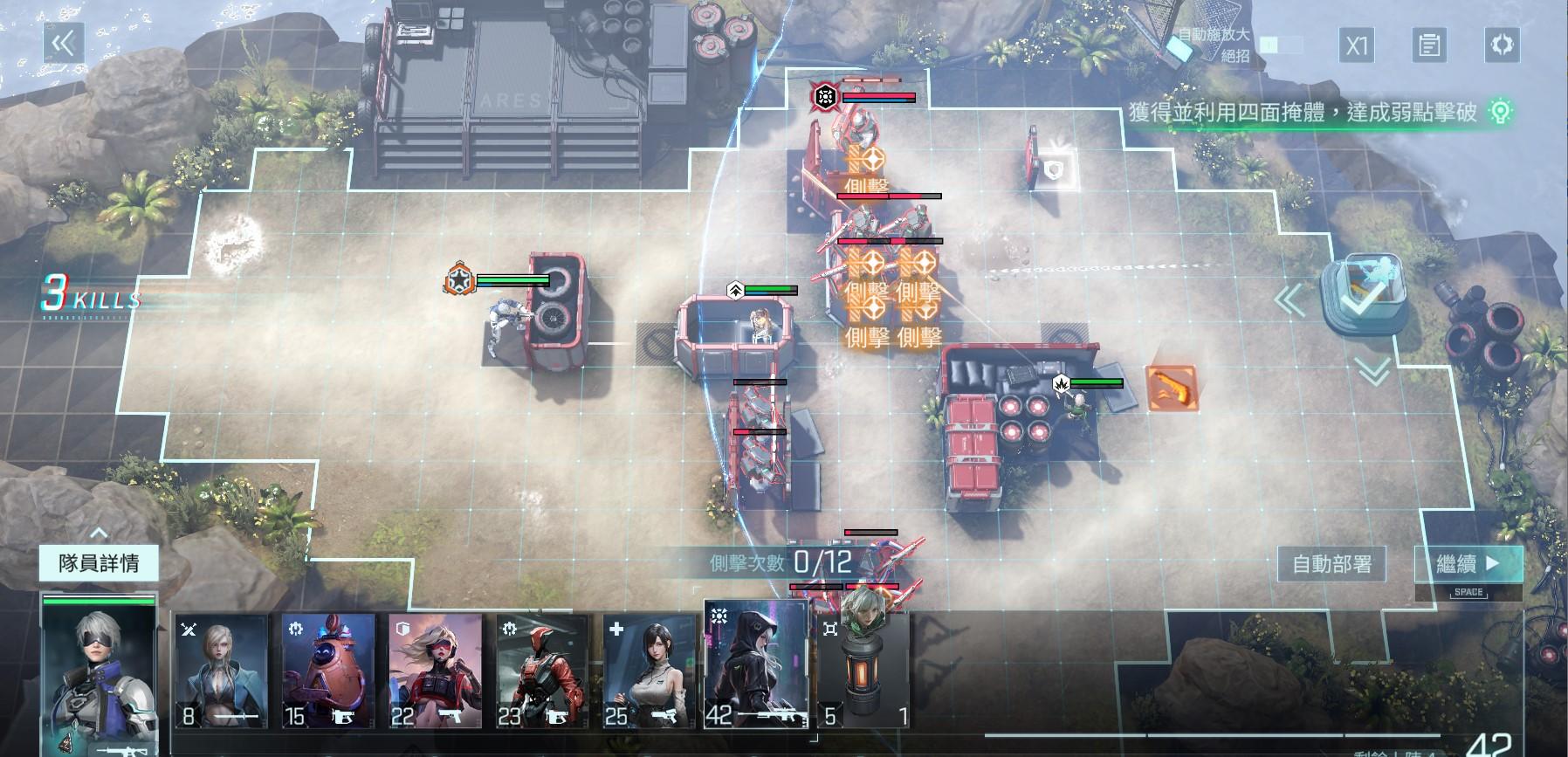The width and height of the screenshot is (1568, 757).
Task: Select the cost-22 red-visor blonde card
Action: 435,671
